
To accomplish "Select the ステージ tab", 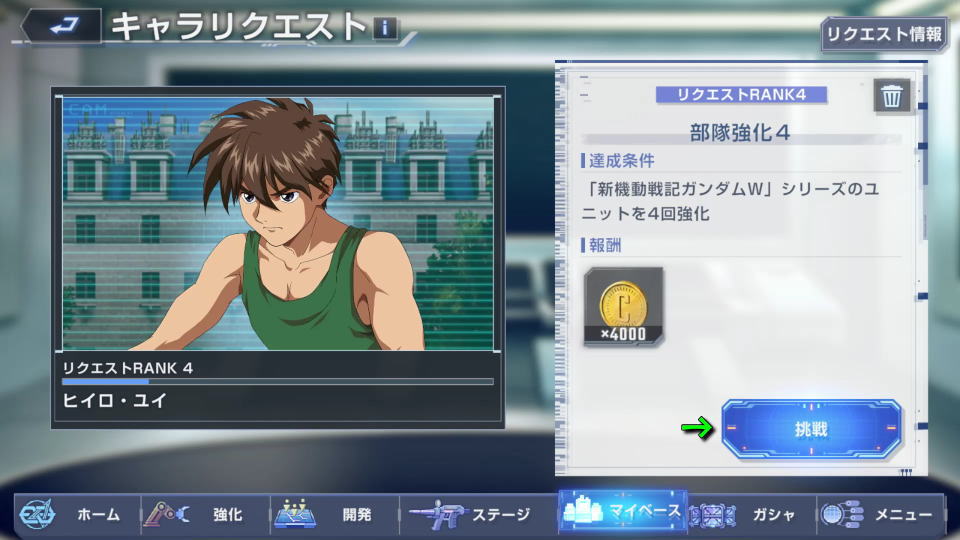I will tap(473, 515).
